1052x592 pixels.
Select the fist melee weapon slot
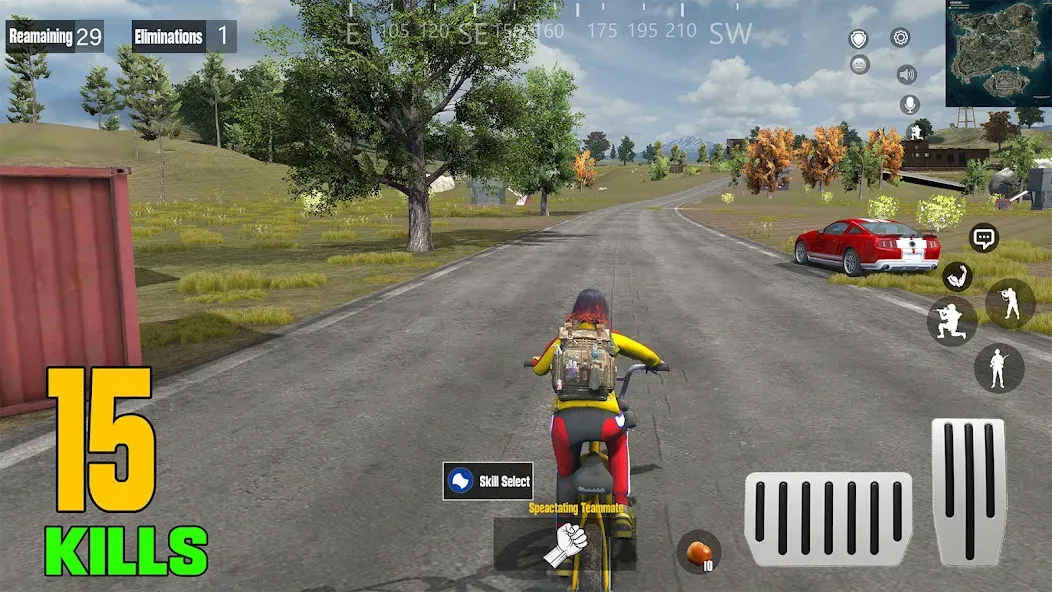click(566, 544)
